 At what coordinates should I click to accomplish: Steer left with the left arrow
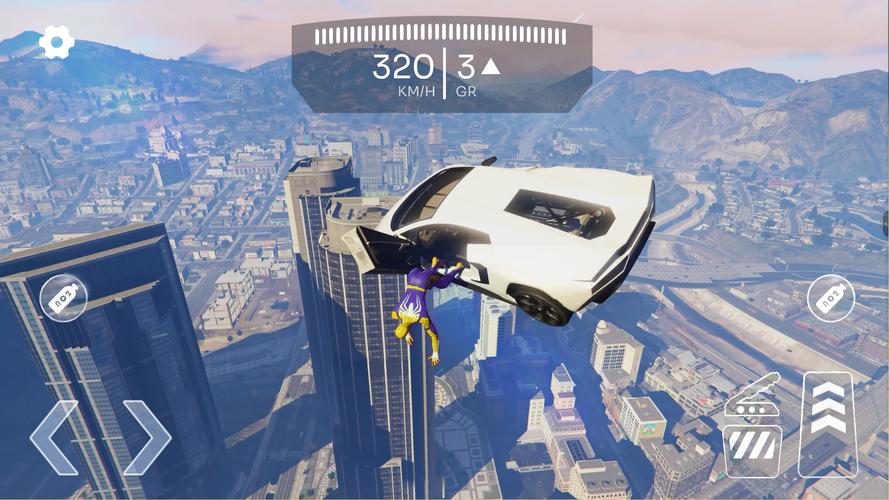(53, 437)
